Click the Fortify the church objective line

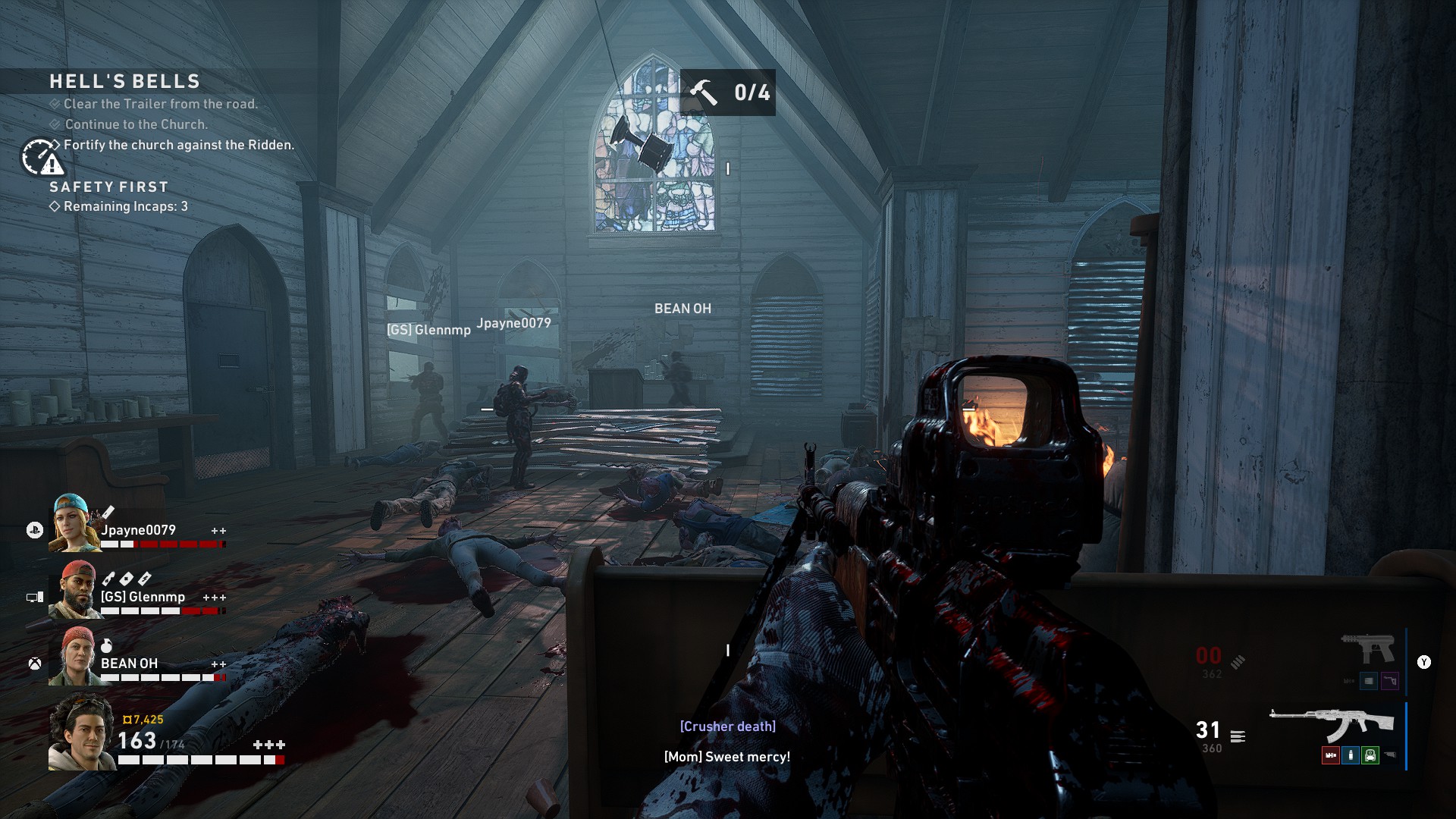coord(178,145)
